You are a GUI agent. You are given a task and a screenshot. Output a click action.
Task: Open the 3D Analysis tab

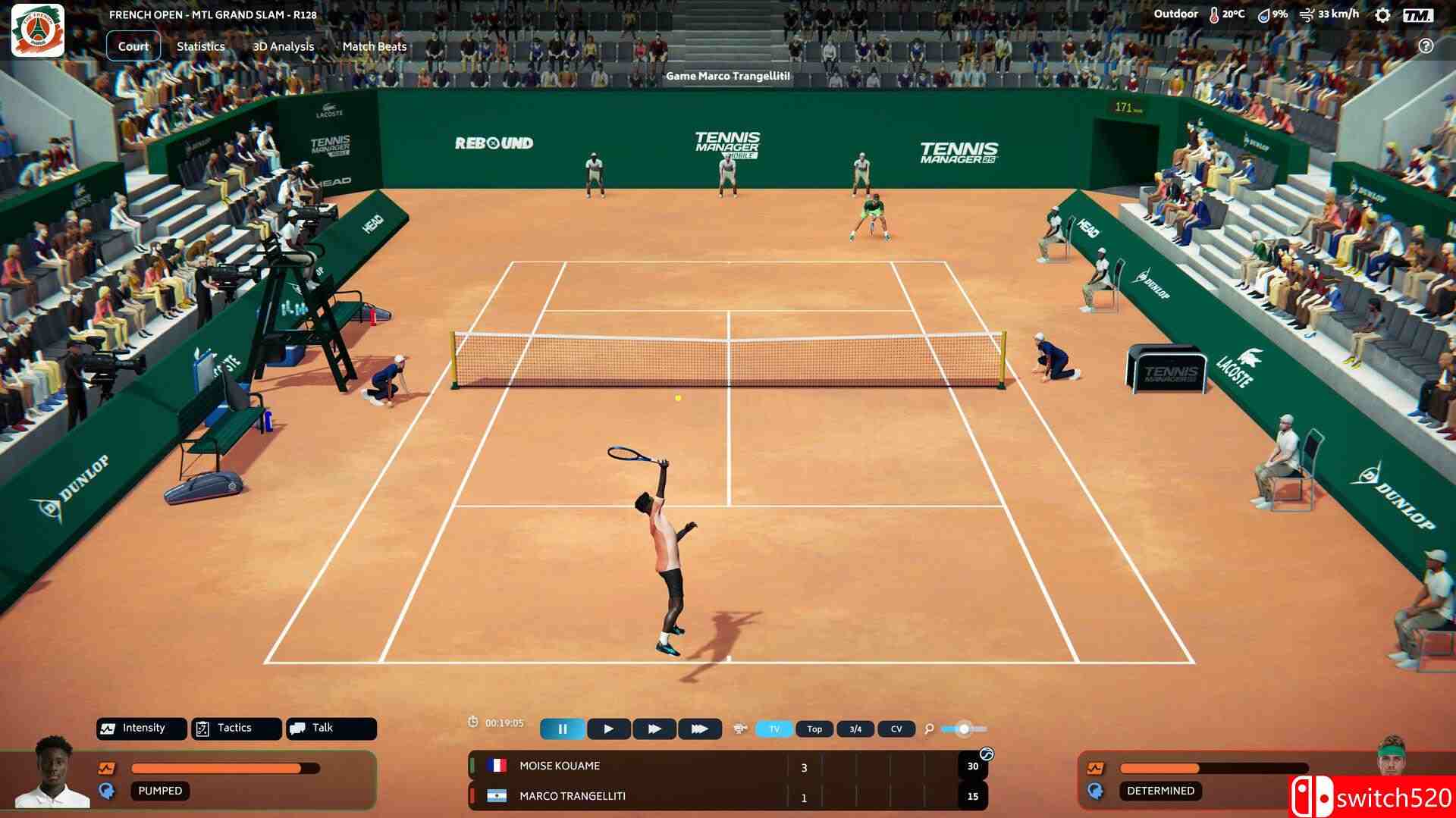(283, 46)
